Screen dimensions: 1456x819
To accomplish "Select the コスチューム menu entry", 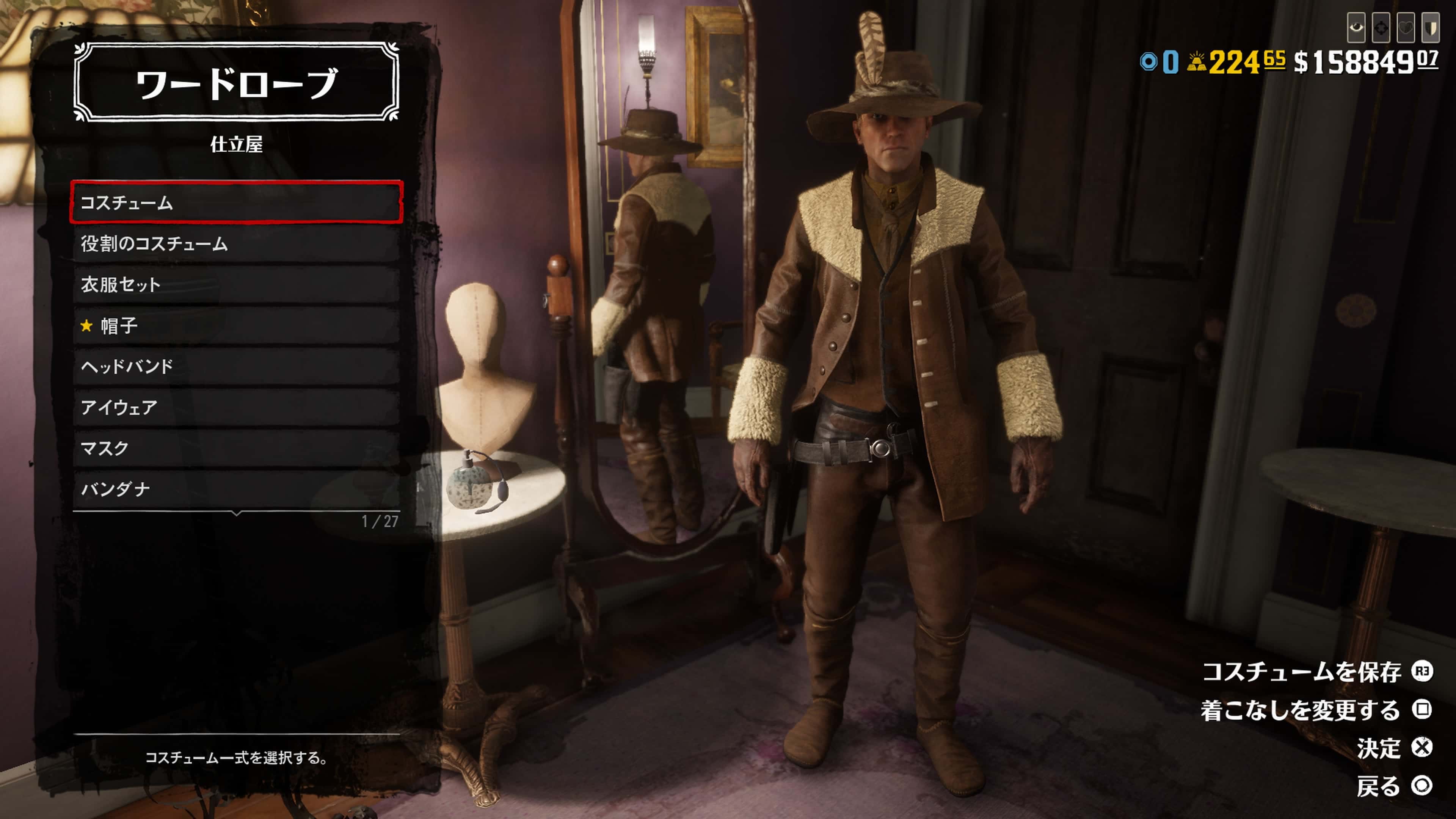I will point(236,202).
